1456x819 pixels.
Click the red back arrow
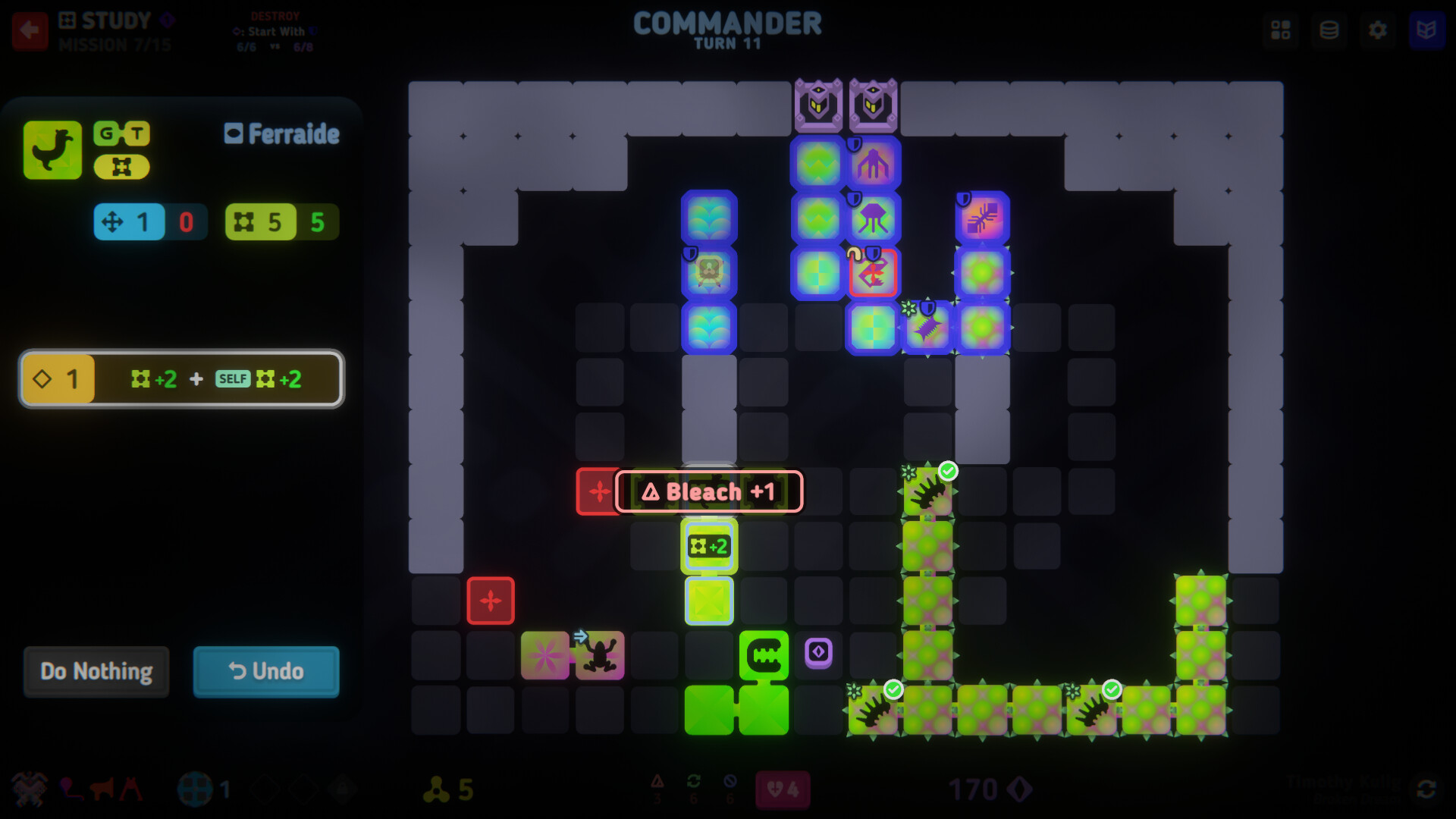coord(30,30)
